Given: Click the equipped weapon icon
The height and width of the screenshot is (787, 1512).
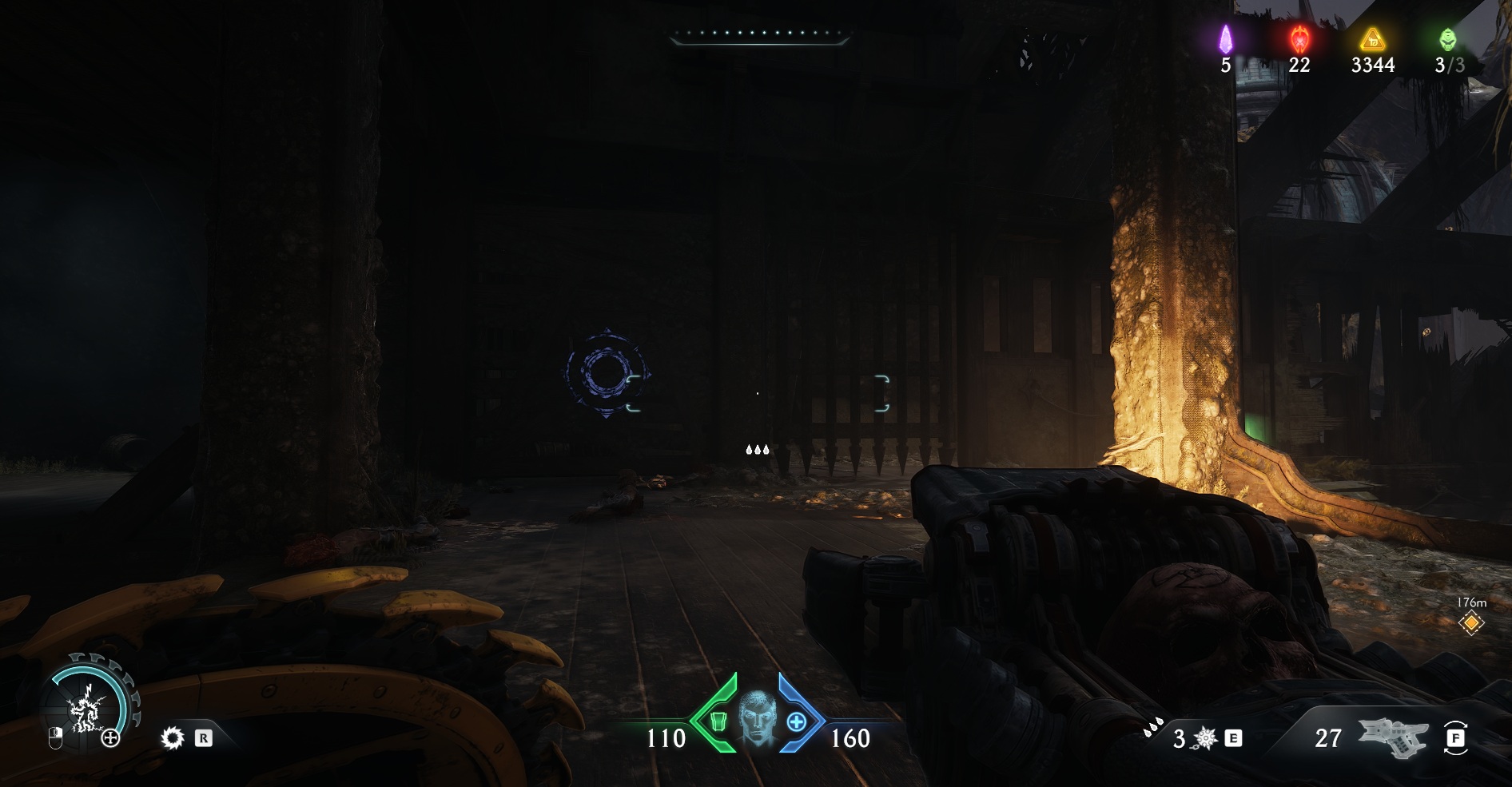Looking at the screenshot, I should [x=1393, y=737].
